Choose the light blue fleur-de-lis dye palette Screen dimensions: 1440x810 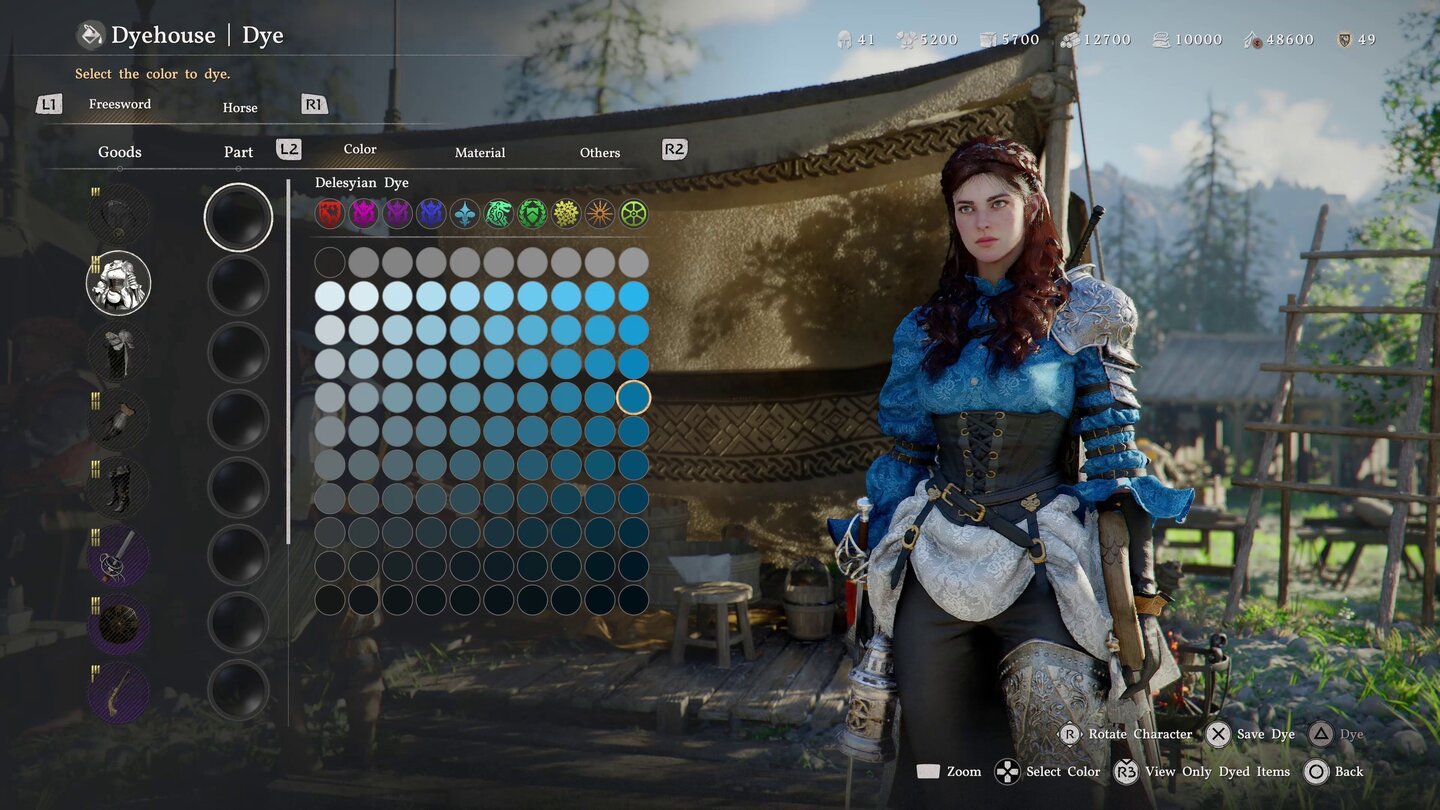click(x=465, y=213)
